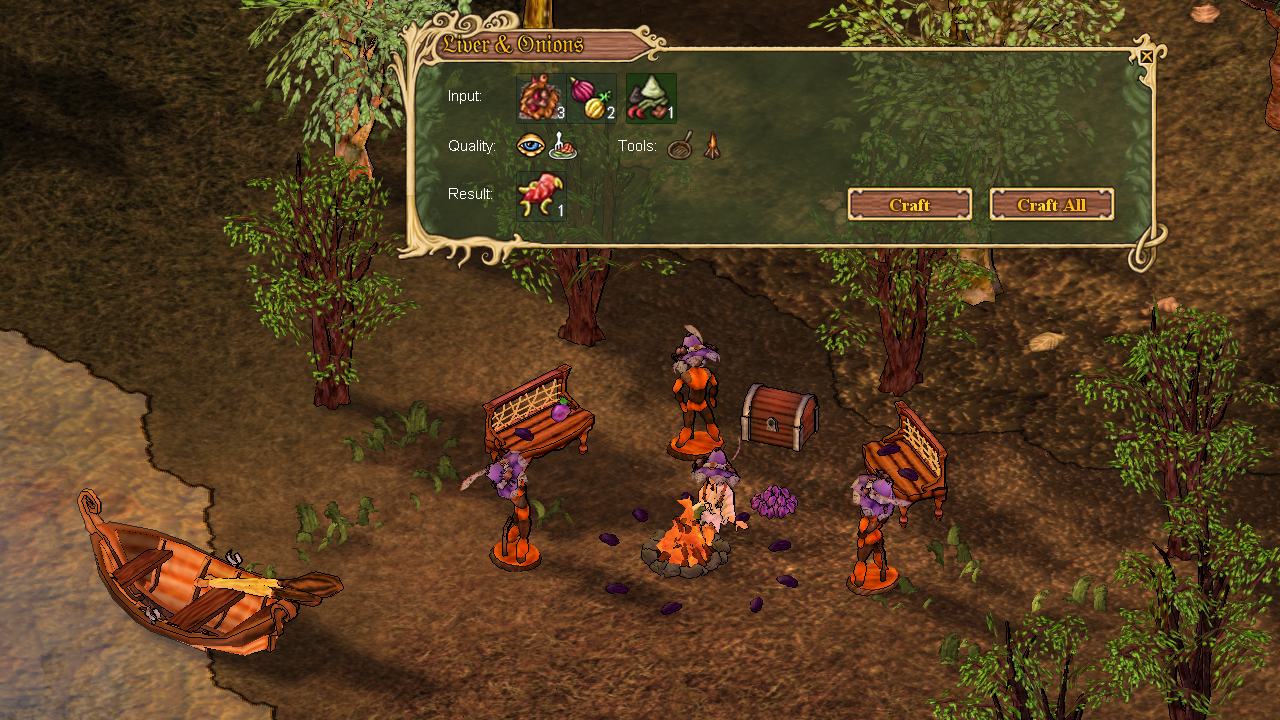Click the campfire tool icon
Image resolution: width=1280 pixels, height=720 pixels.
click(711, 148)
